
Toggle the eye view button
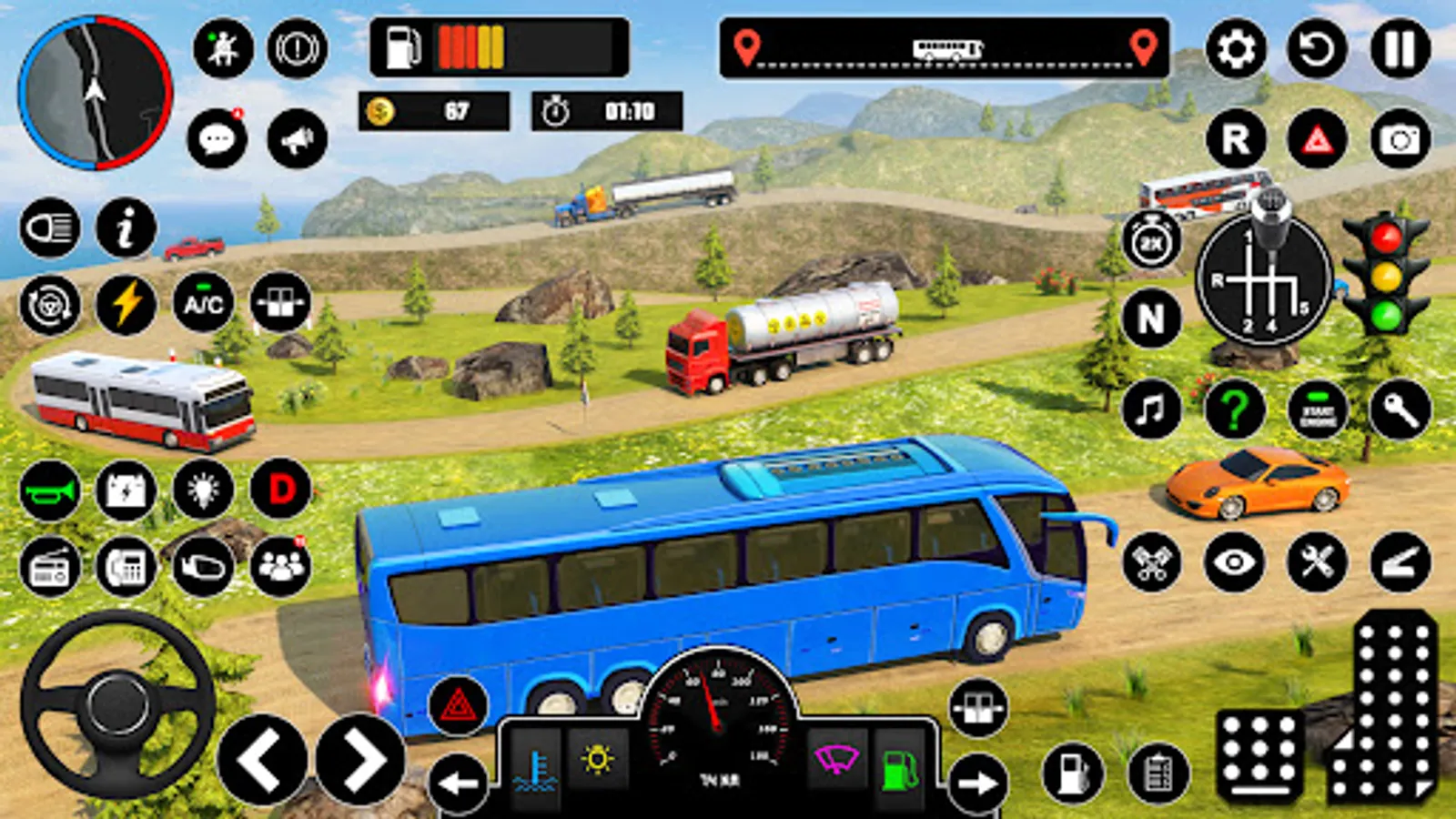[1234, 563]
